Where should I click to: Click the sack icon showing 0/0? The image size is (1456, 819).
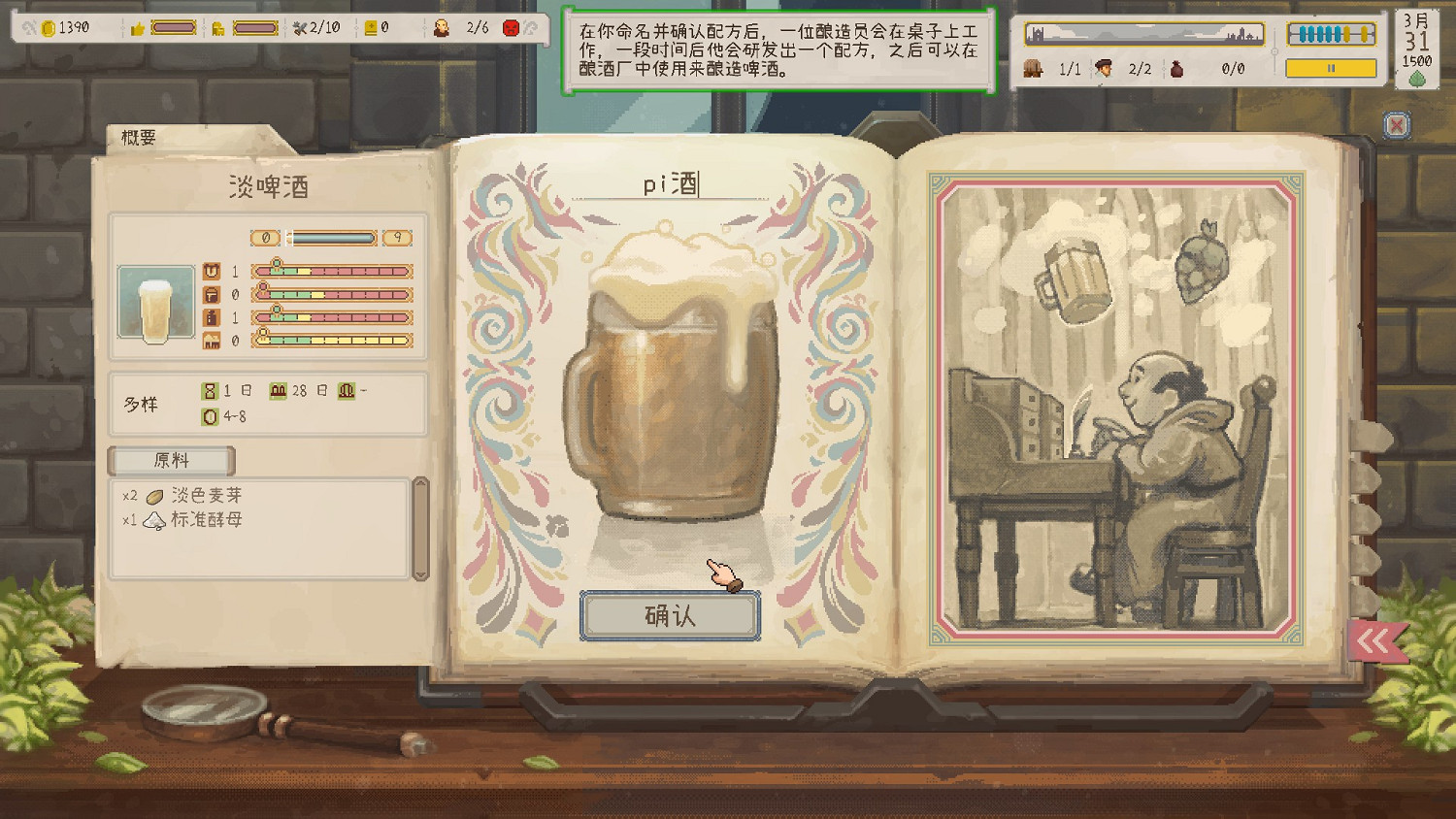click(x=1177, y=69)
